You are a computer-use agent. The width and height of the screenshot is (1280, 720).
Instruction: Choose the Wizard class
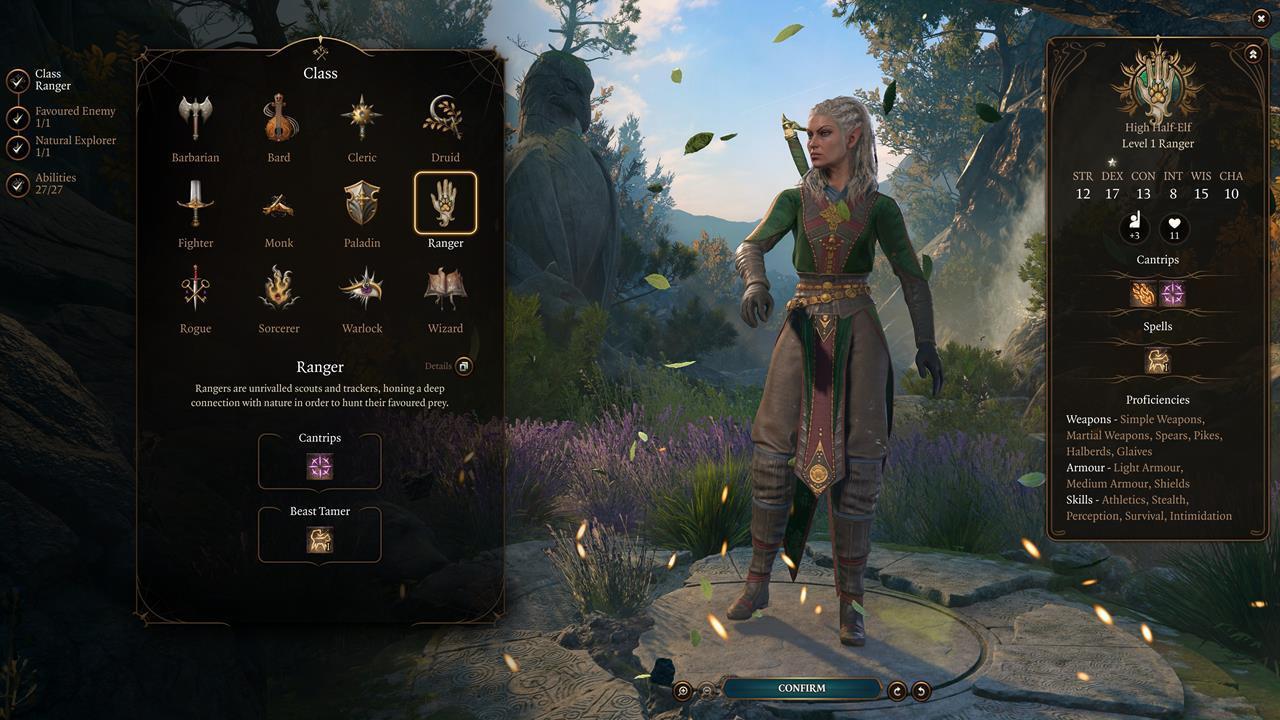point(445,290)
